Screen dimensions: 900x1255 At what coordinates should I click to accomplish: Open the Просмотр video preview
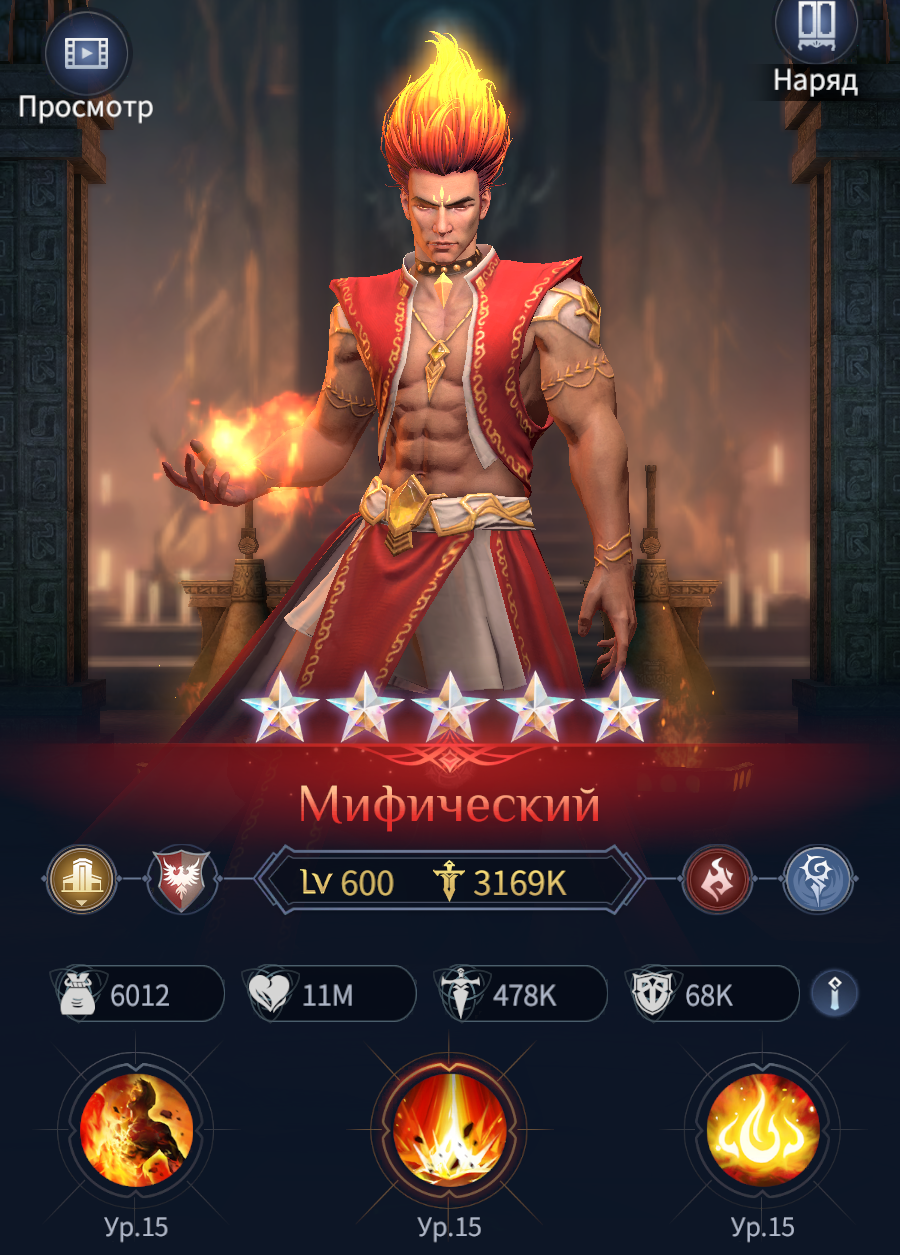[x=86, y=53]
